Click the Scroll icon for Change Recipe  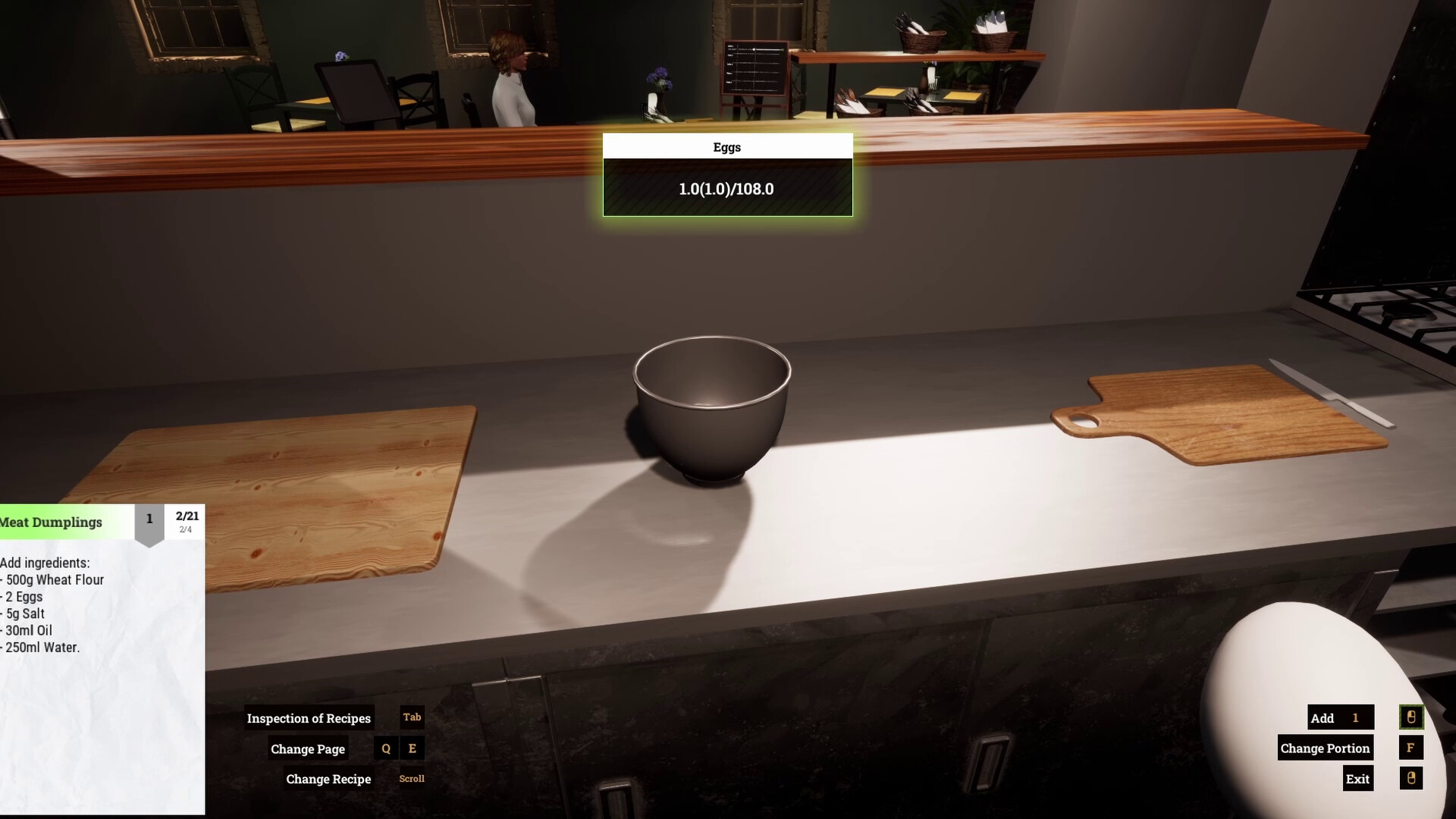411,778
